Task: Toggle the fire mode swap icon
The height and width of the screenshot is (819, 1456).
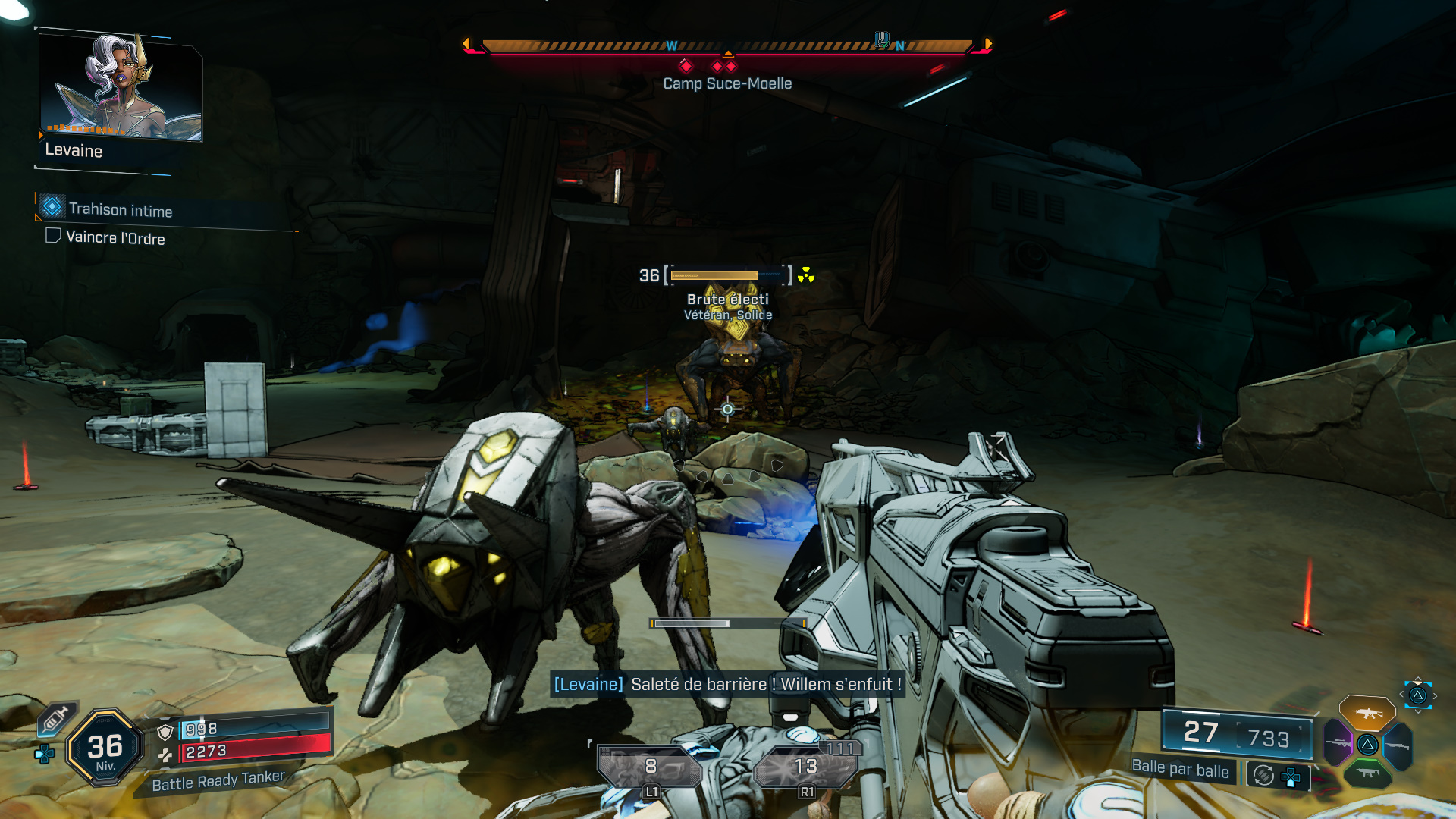Action: coord(1263,775)
